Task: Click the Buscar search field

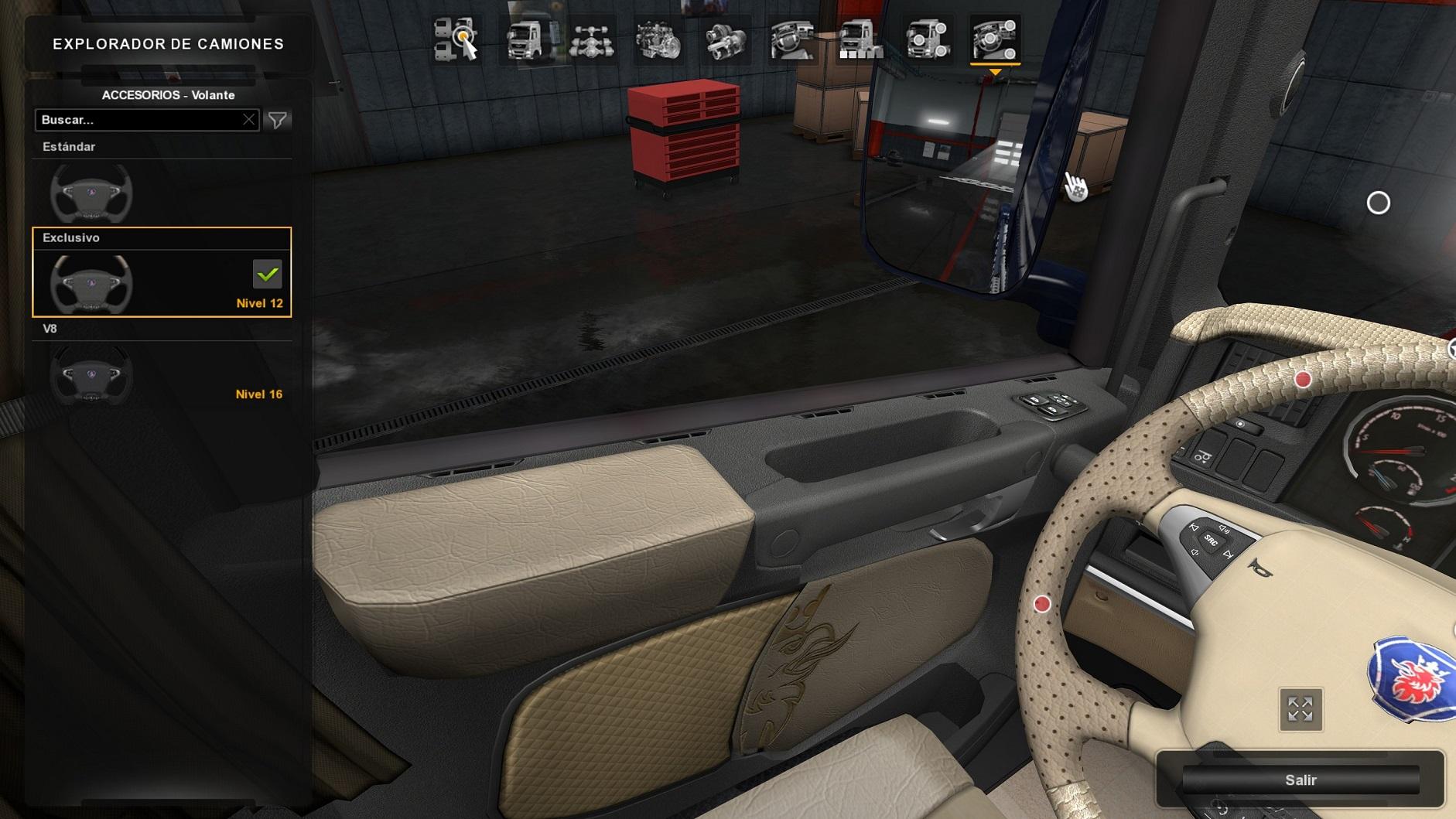Action: 139,120
